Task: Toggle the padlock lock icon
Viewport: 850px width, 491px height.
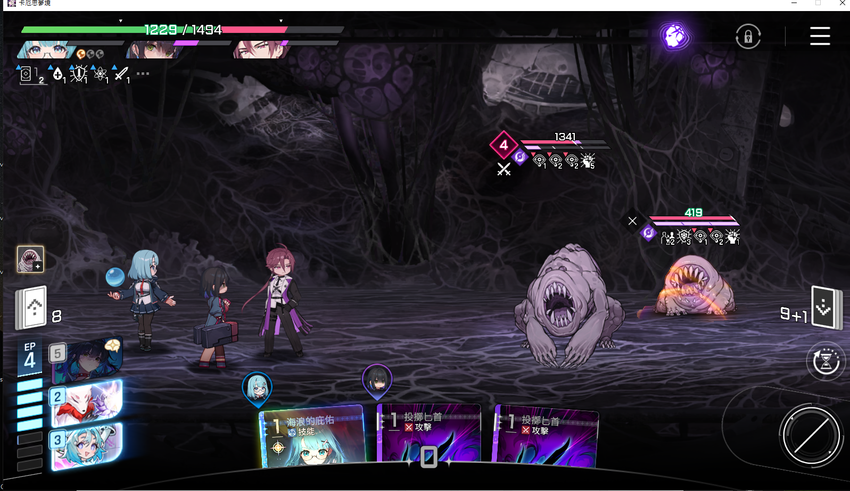Action: click(x=747, y=37)
